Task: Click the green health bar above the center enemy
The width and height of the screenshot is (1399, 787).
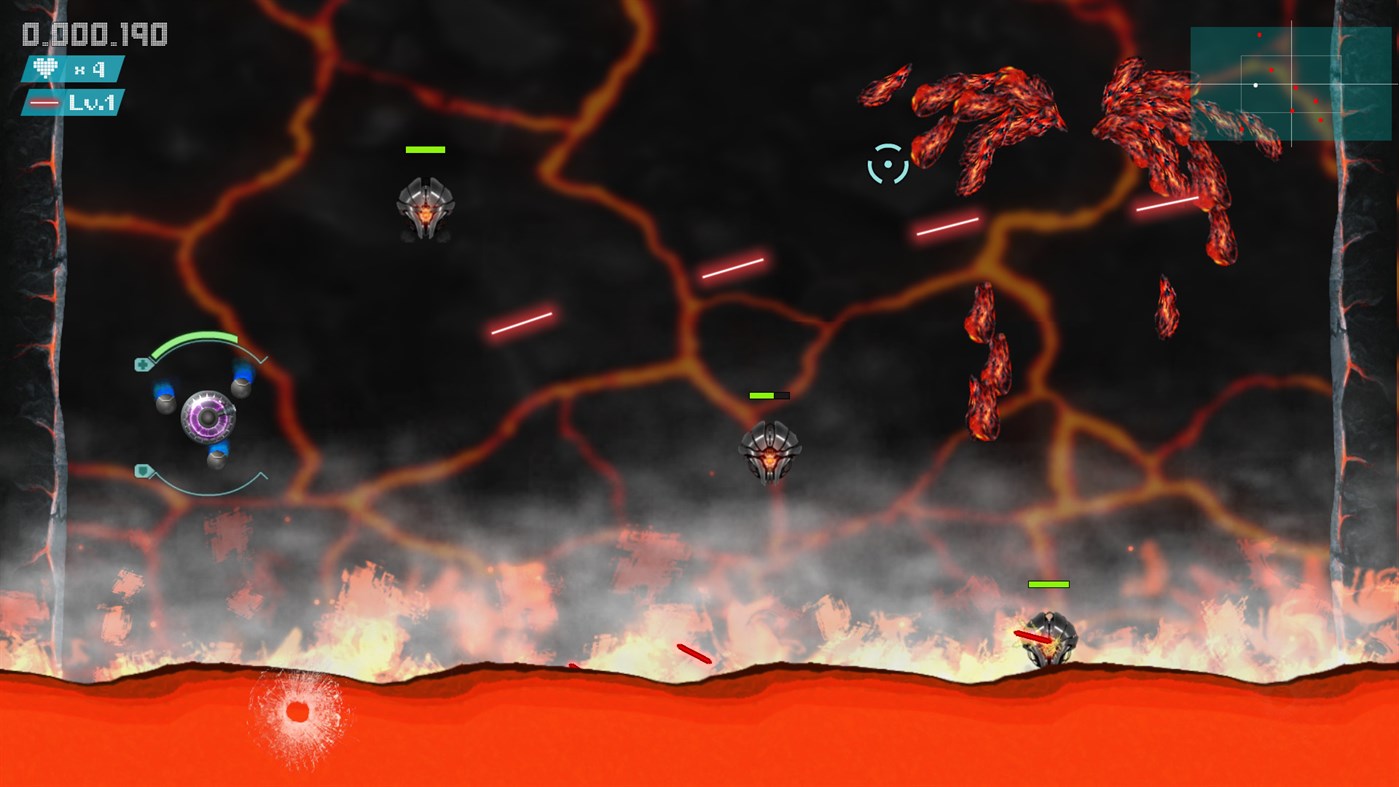Action: click(762, 395)
